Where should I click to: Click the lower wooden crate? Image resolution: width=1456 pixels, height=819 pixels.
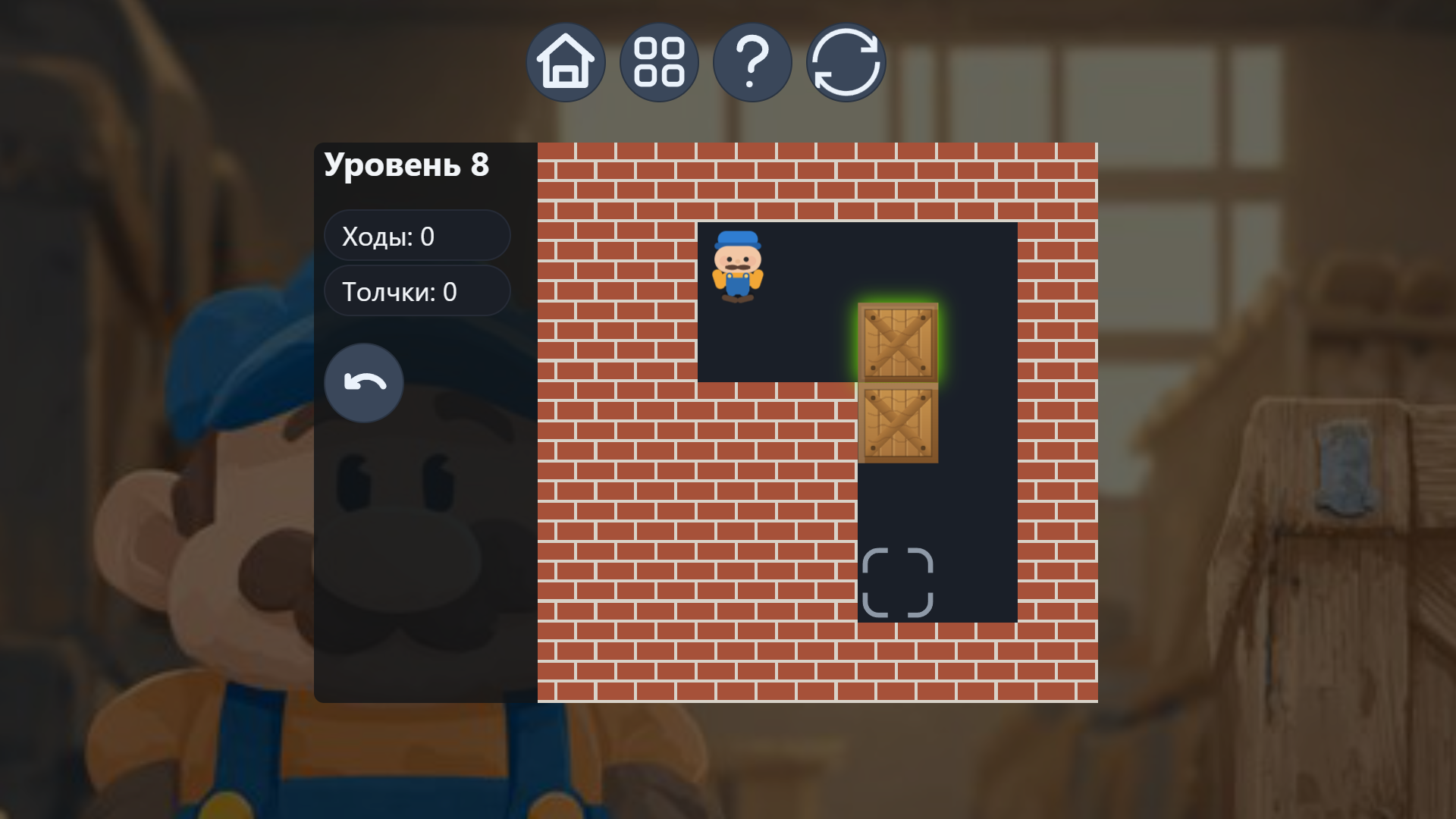(899, 425)
